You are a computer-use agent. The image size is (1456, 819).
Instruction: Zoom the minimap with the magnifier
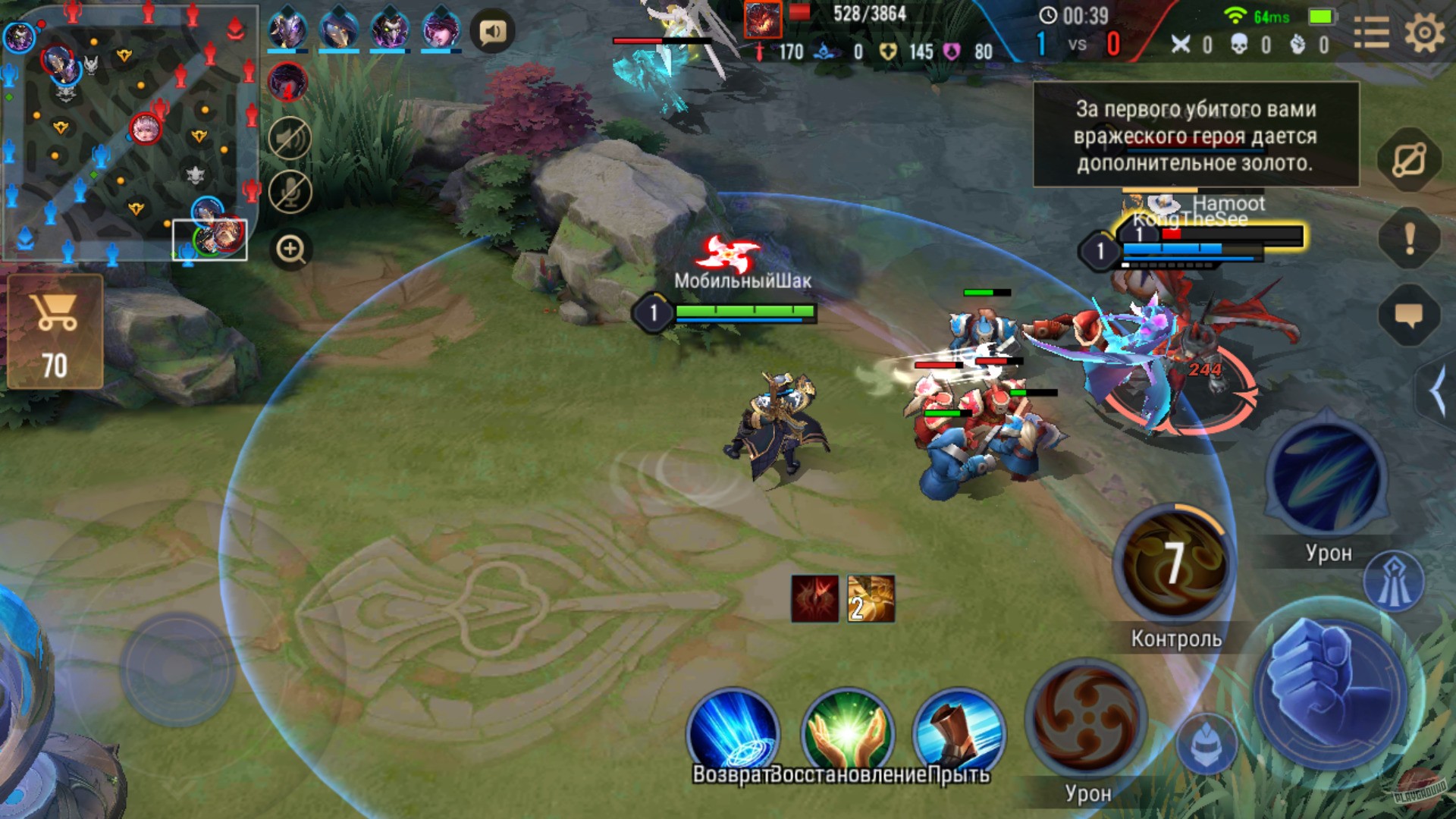click(x=289, y=248)
